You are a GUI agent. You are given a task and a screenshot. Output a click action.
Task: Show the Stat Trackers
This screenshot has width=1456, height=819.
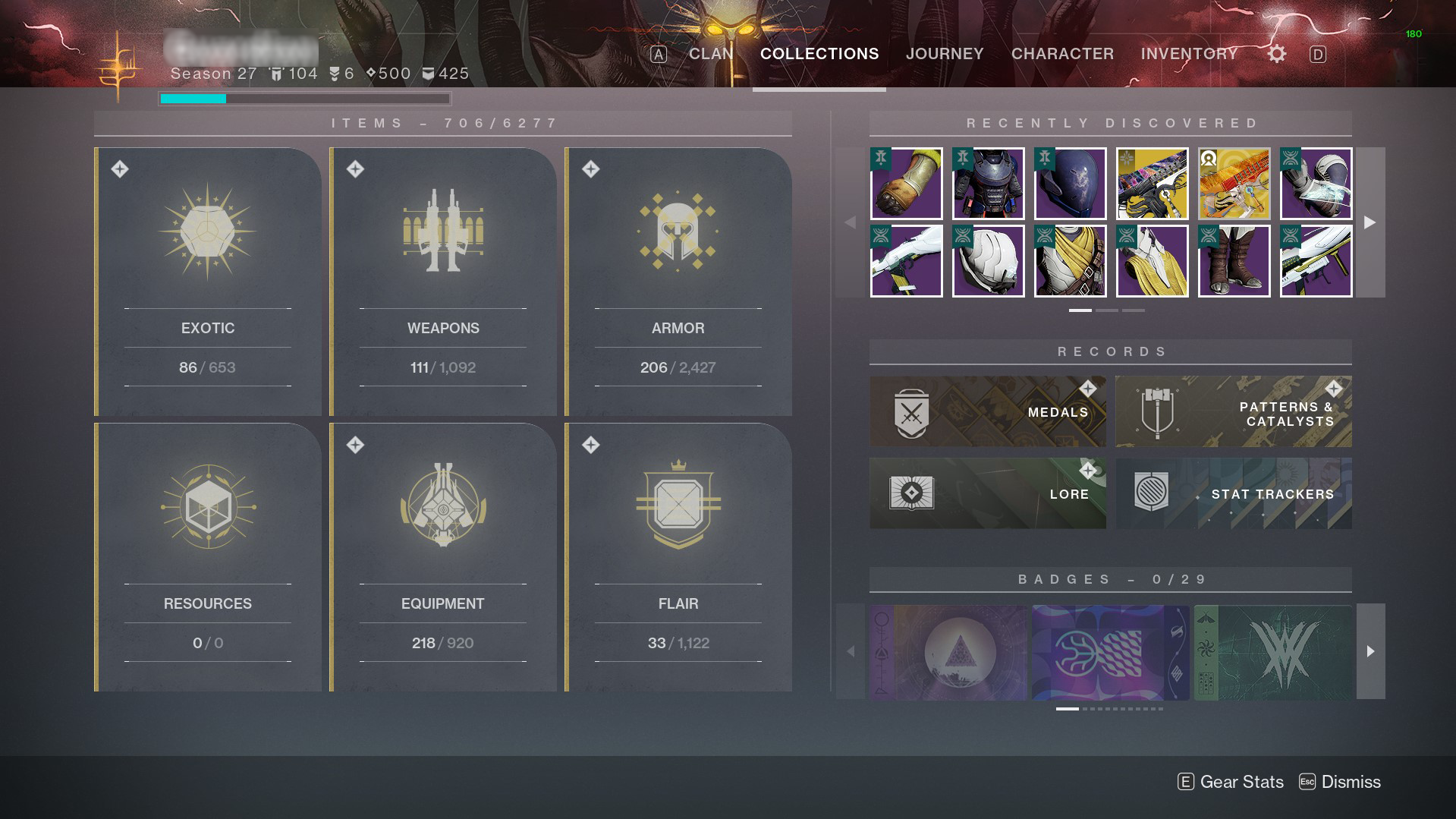(1233, 493)
